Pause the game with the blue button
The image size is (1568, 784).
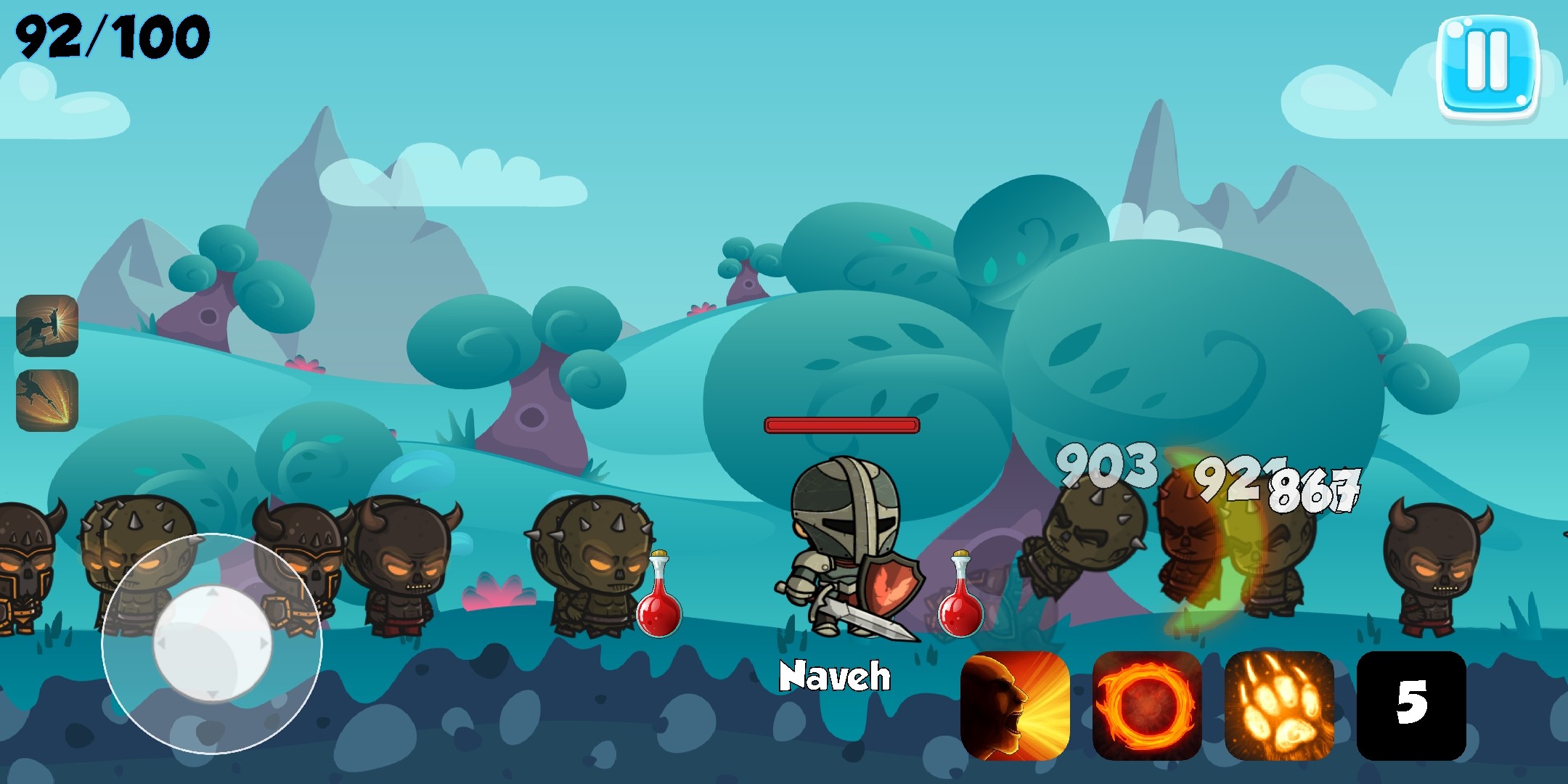pos(1487,67)
